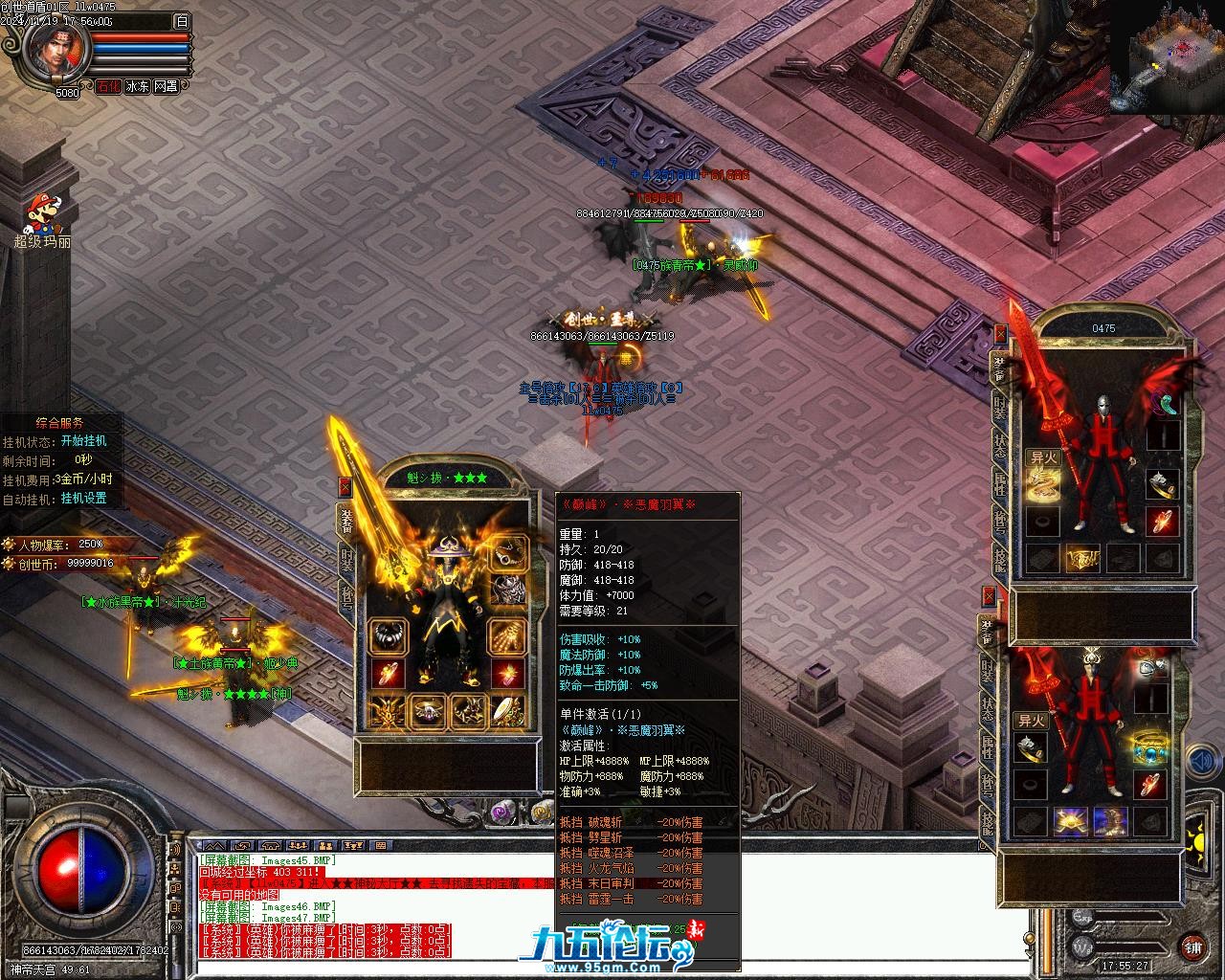The image size is (1225, 980).
Task: Close the 魁シ拔 equipment panel
Action: [345, 486]
